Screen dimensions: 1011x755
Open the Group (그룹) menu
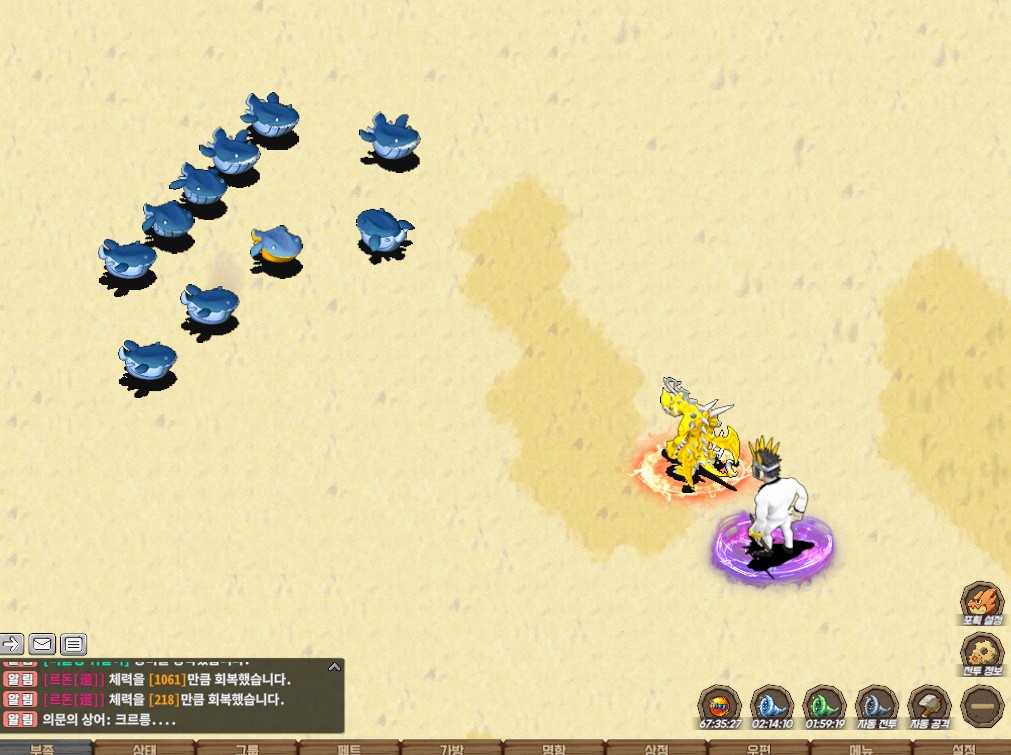click(247, 748)
